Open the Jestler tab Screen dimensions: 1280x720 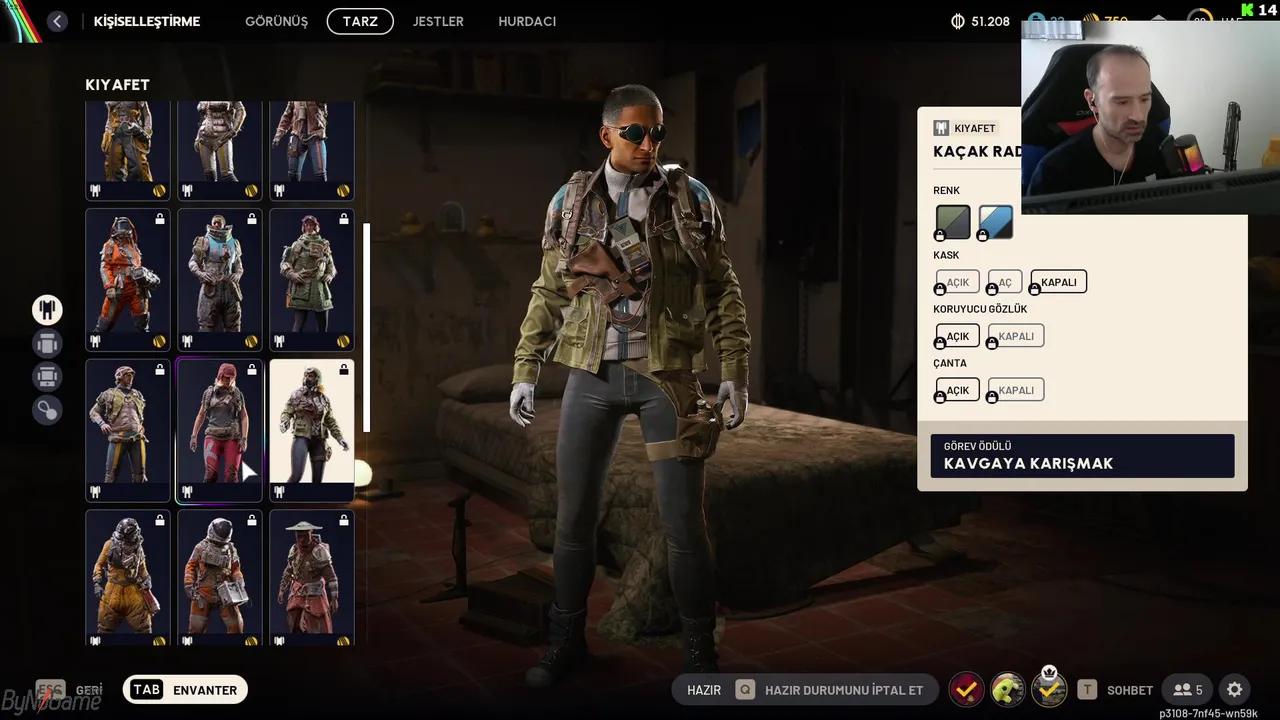pos(438,21)
